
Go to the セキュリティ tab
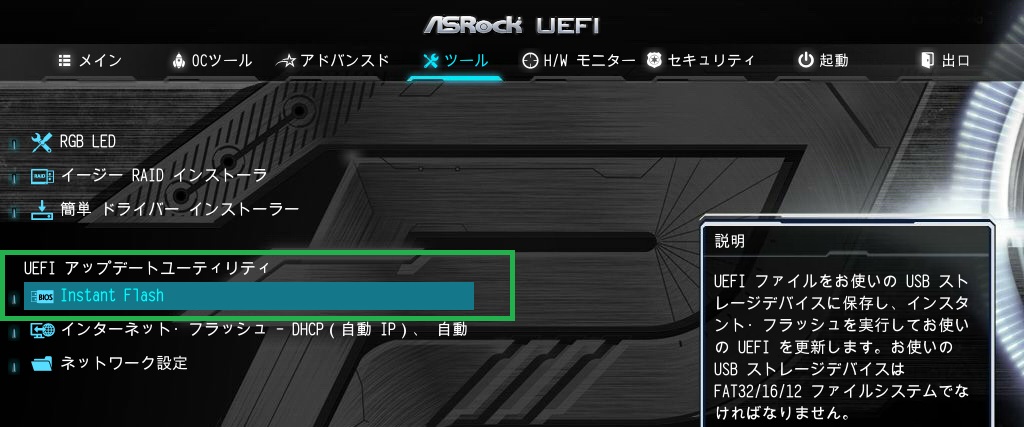(x=700, y=61)
